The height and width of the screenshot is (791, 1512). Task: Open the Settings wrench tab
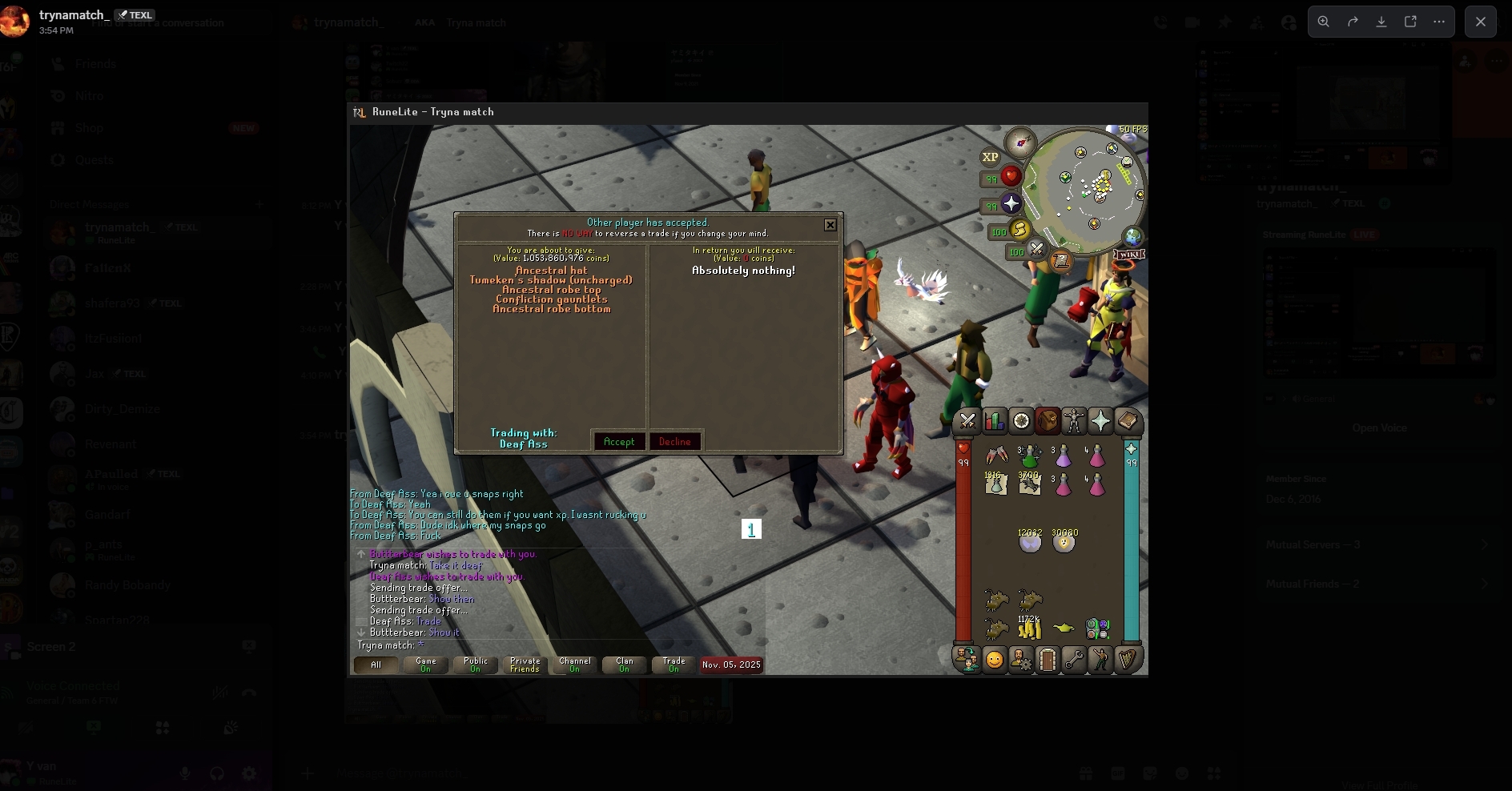[x=1074, y=660]
